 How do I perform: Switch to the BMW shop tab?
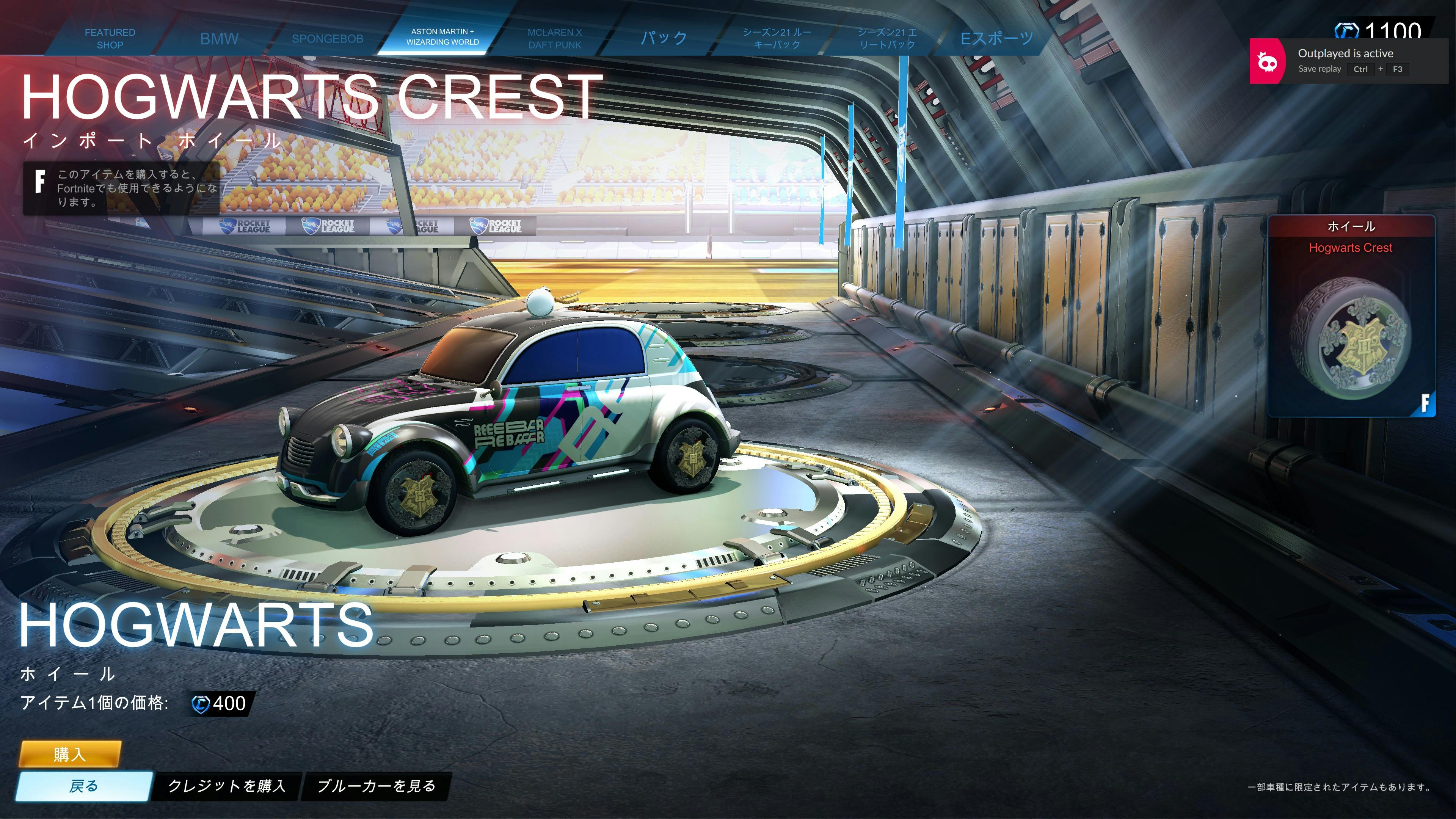[219, 38]
